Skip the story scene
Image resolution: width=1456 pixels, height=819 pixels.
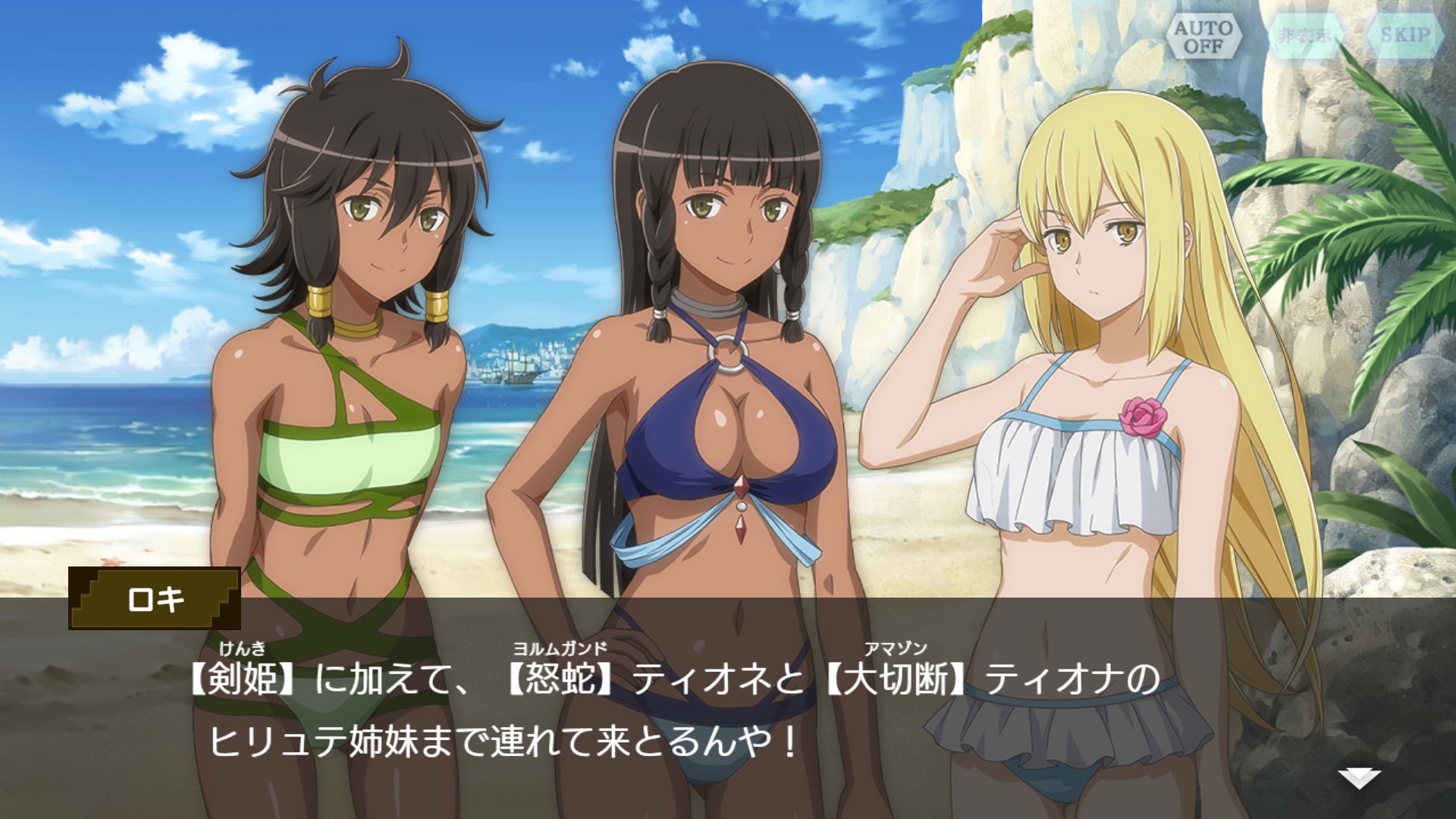click(1404, 36)
